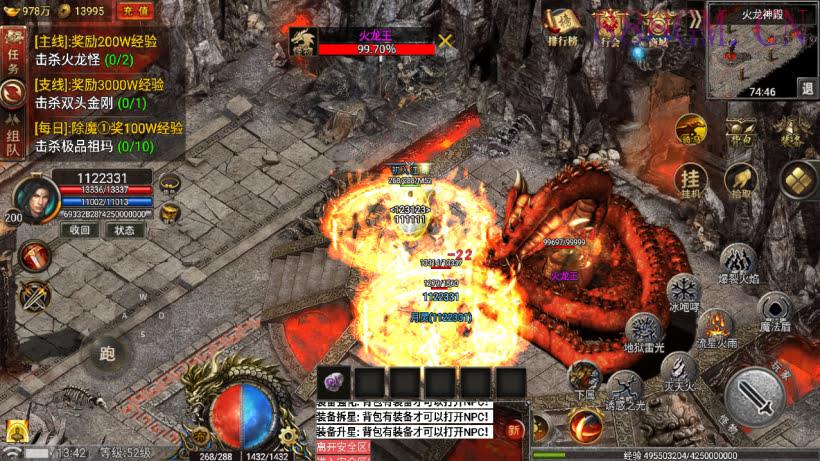
Task: Cast the 地狱雷光 hell lightning skill
Action: 645,333
